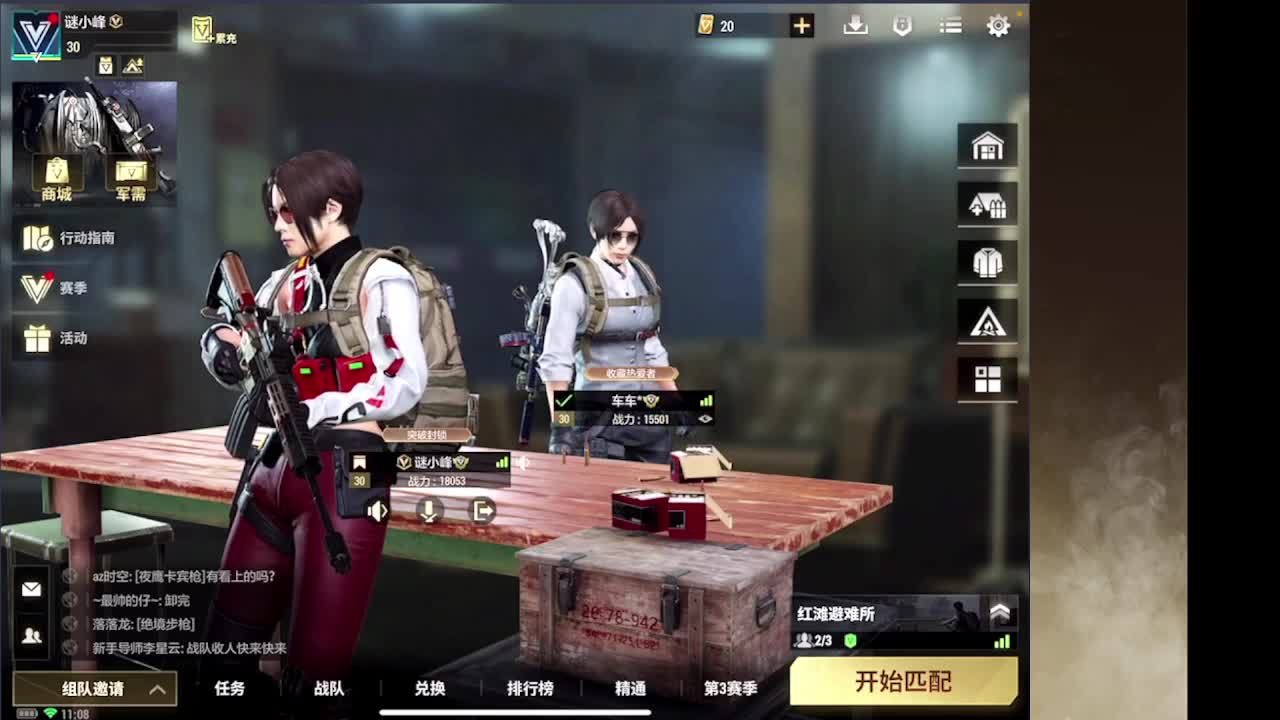Tap the + to recharge gold
This screenshot has height=720, width=1280.
[801, 25]
